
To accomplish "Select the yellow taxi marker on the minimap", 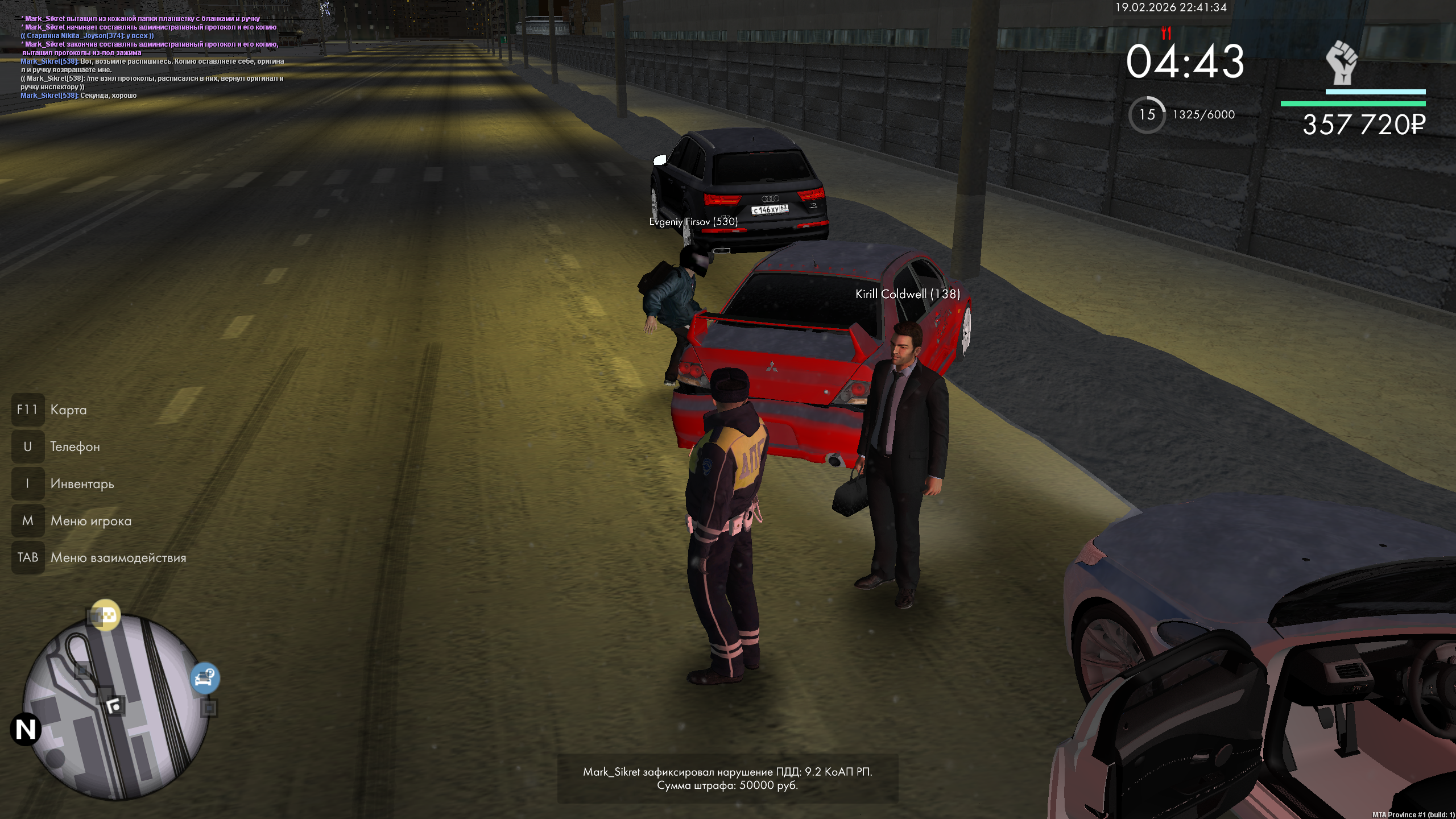I will click(106, 615).
